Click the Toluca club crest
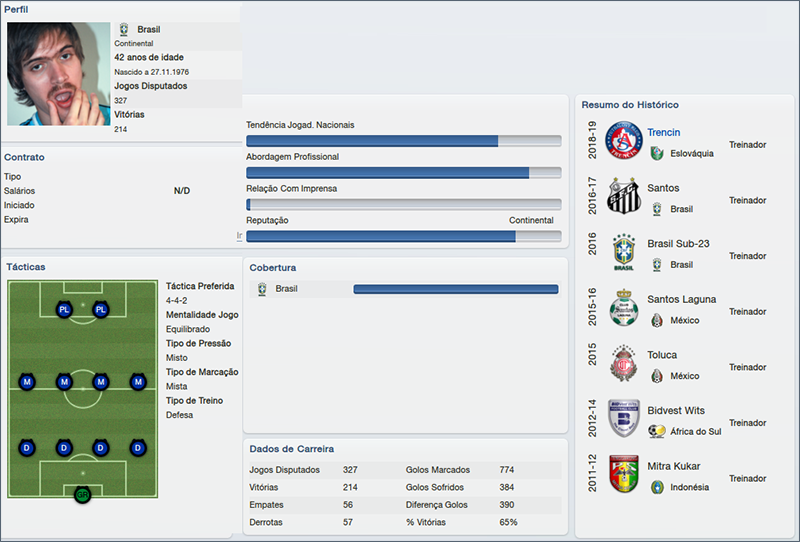The width and height of the screenshot is (800, 542). 624,365
